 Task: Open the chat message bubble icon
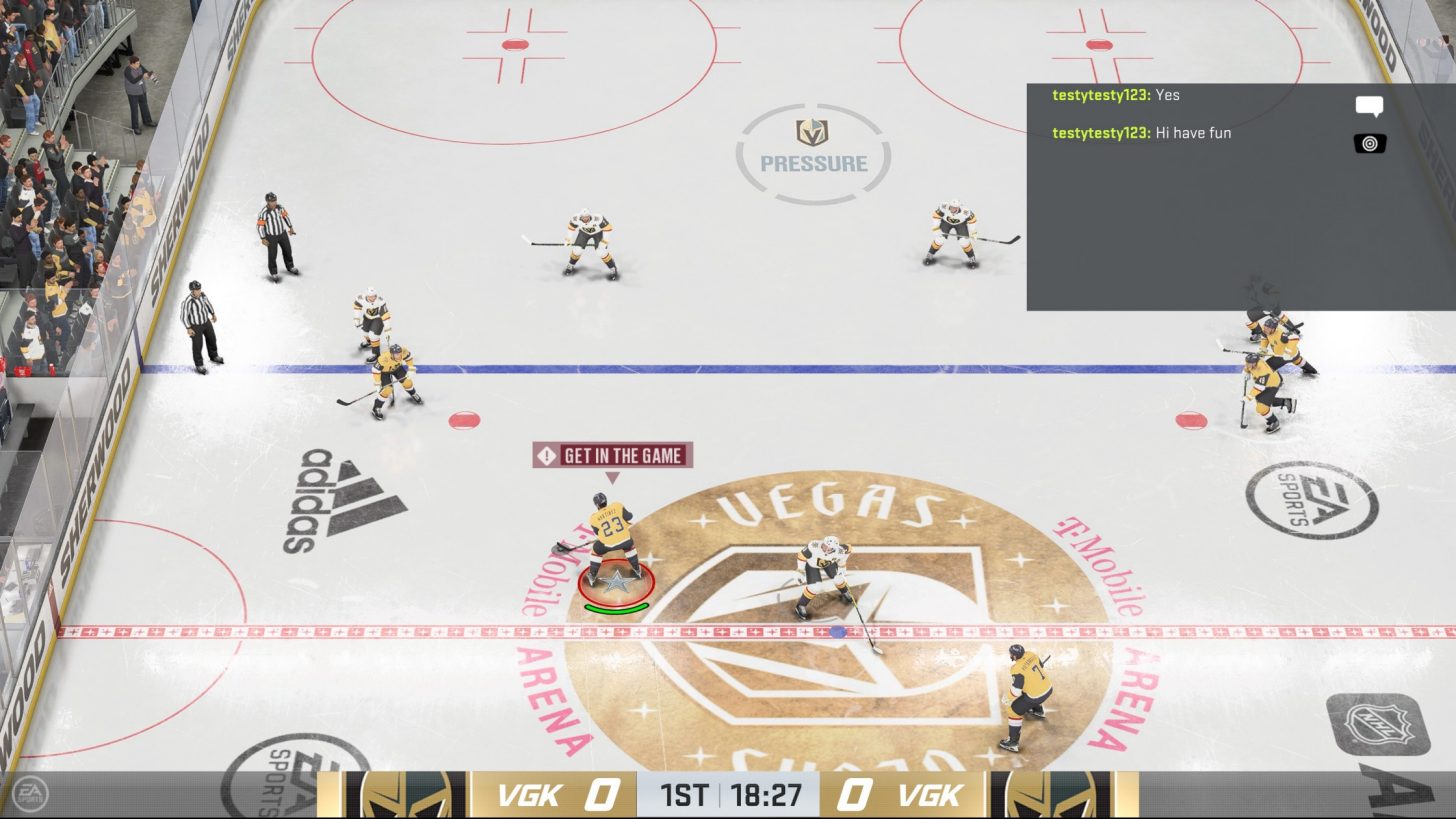(x=1370, y=104)
